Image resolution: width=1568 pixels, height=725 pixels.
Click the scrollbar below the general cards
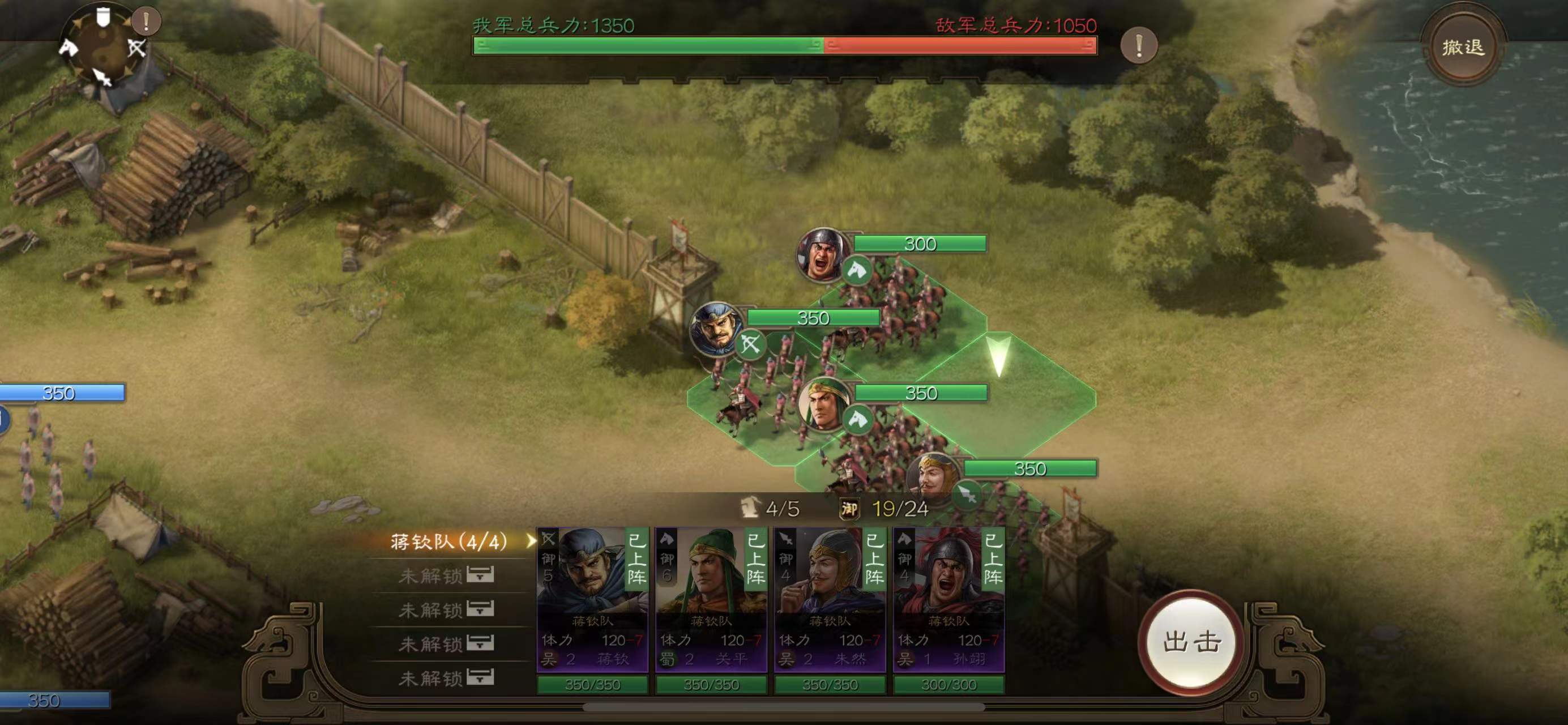(783, 707)
